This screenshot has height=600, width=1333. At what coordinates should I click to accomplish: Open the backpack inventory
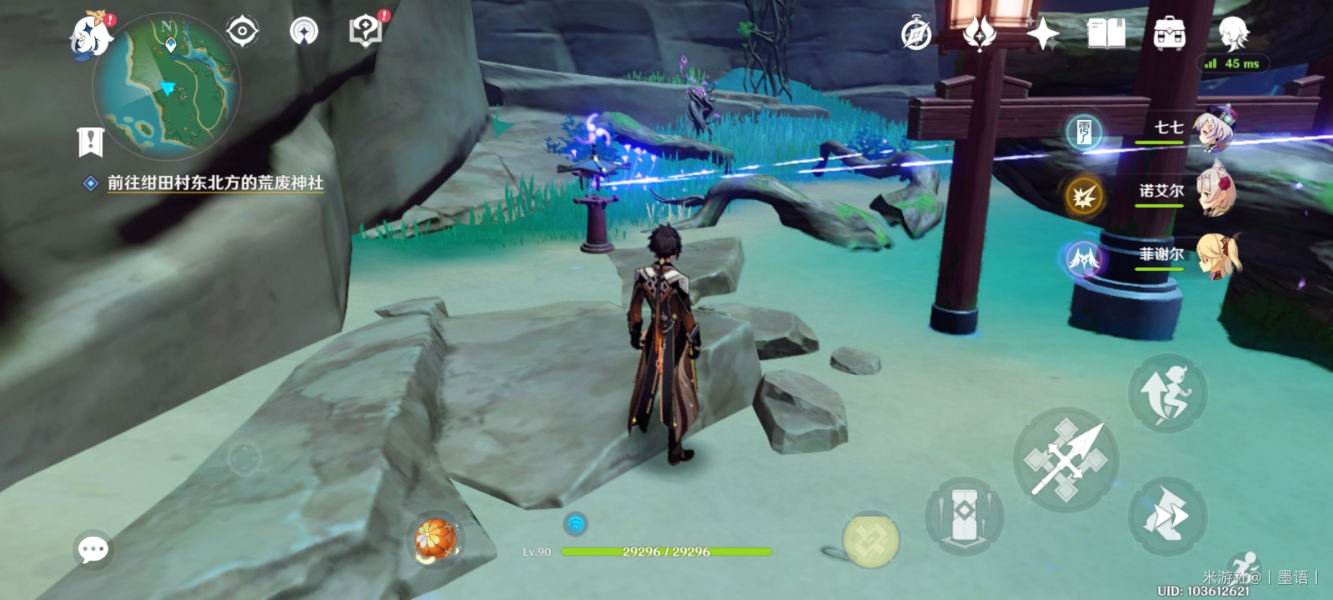pyautogui.click(x=1169, y=34)
